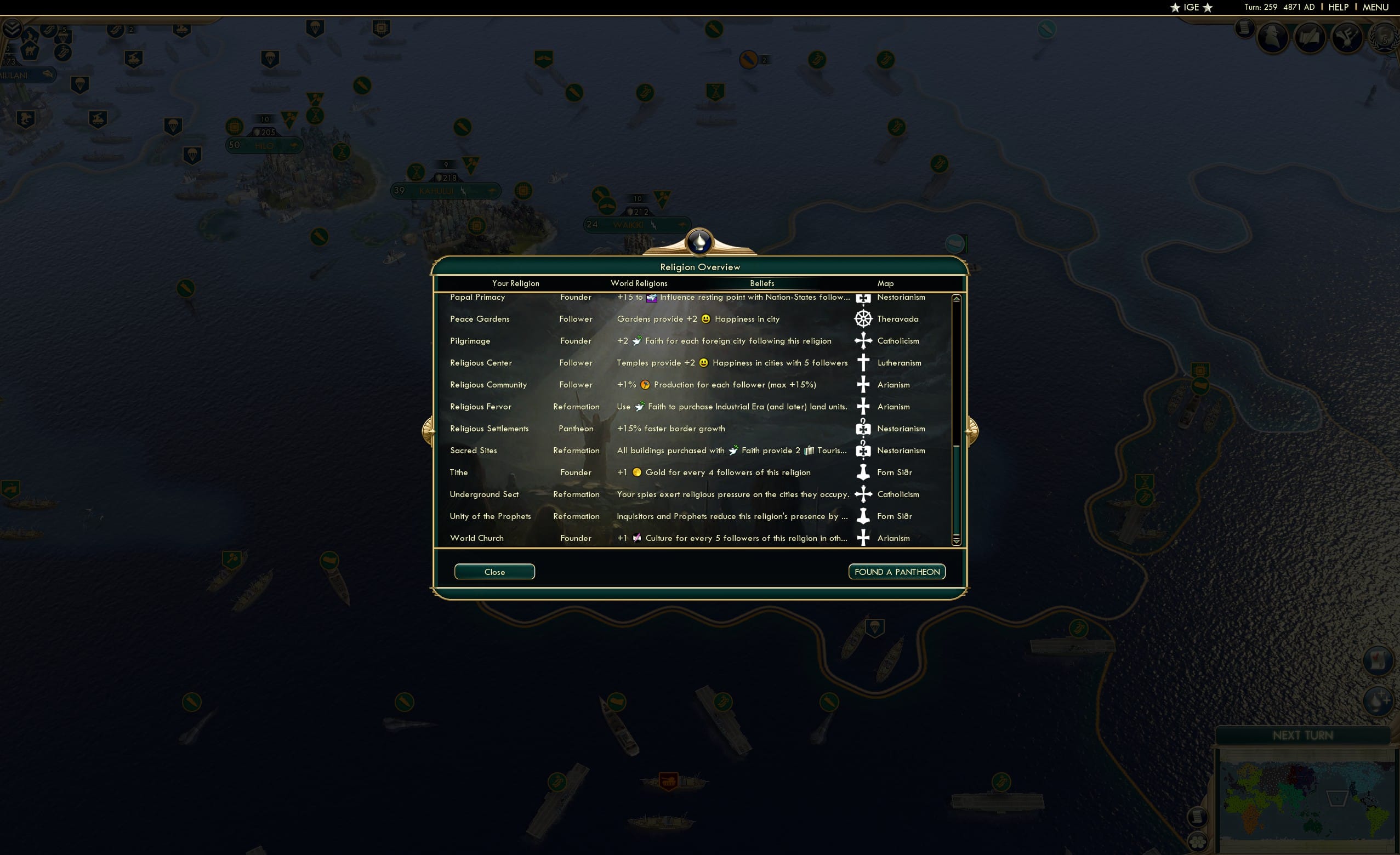1400x855 pixels.
Task: Click the Found A Pantheon button
Action: [897, 572]
